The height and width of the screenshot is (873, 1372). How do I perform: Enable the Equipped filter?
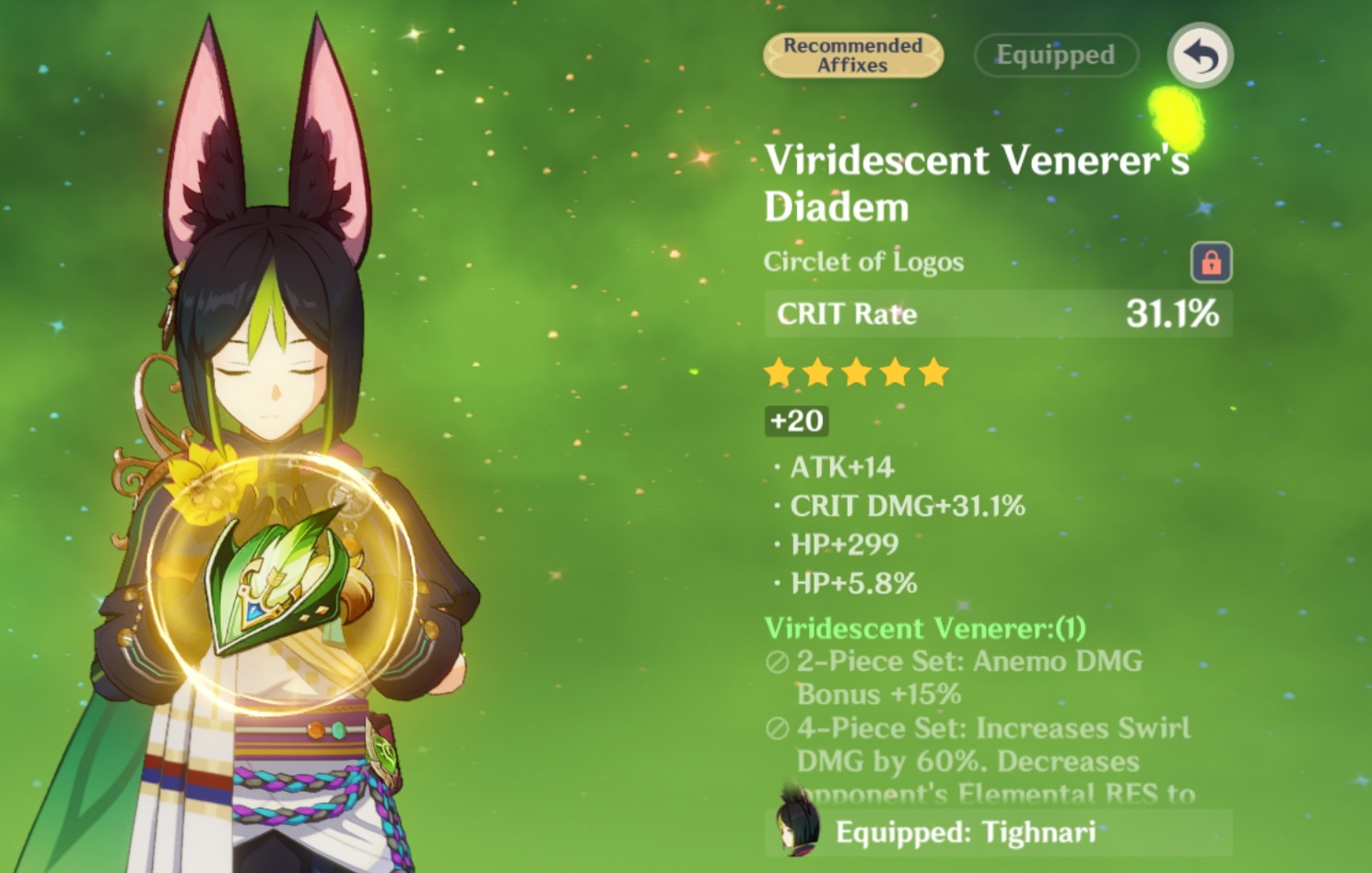(x=1055, y=54)
